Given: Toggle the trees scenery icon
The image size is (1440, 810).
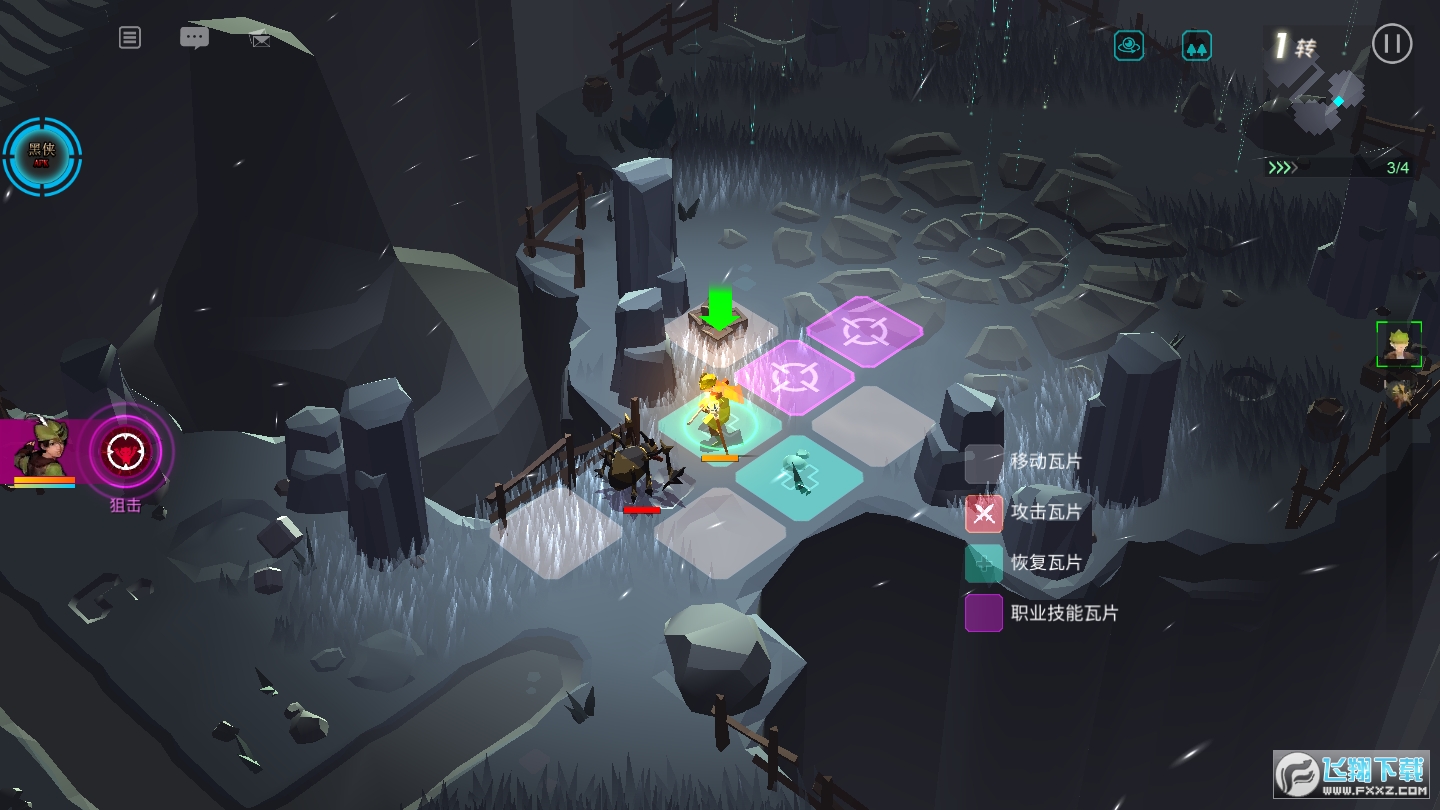Looking at the screenshot, I should pyautogui.click(x=1196, y=46).
